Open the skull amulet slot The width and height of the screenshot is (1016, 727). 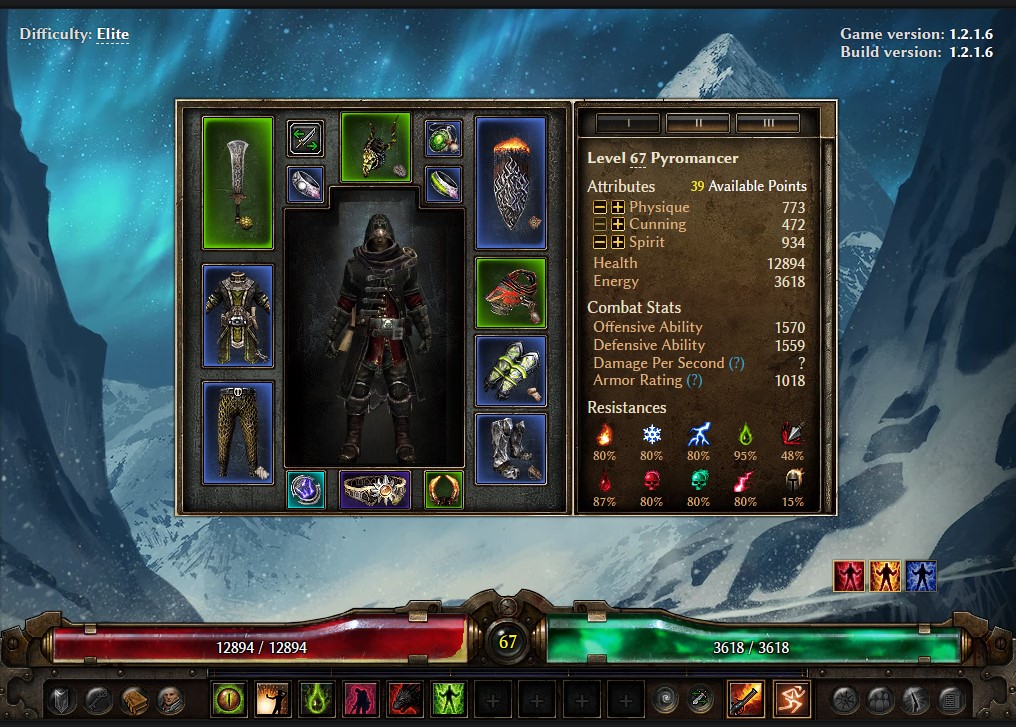(x=375, y=147)
